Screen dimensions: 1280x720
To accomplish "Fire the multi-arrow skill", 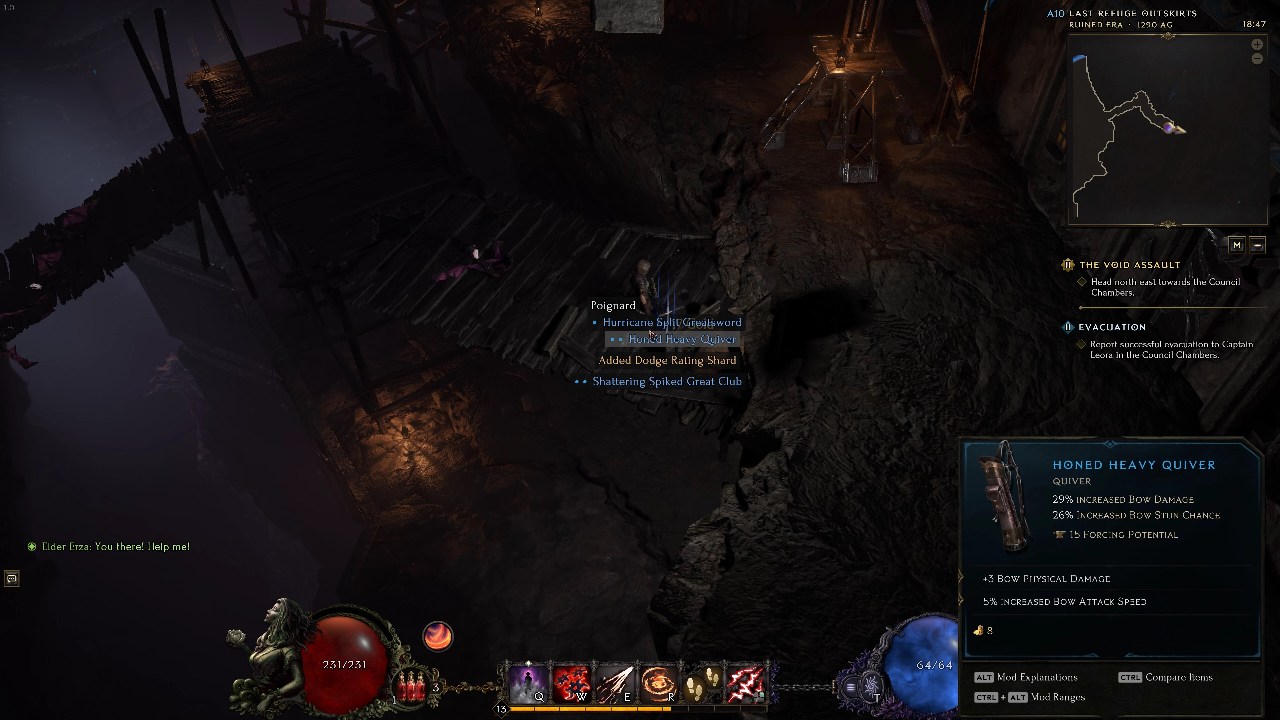I will pos(614,685).
